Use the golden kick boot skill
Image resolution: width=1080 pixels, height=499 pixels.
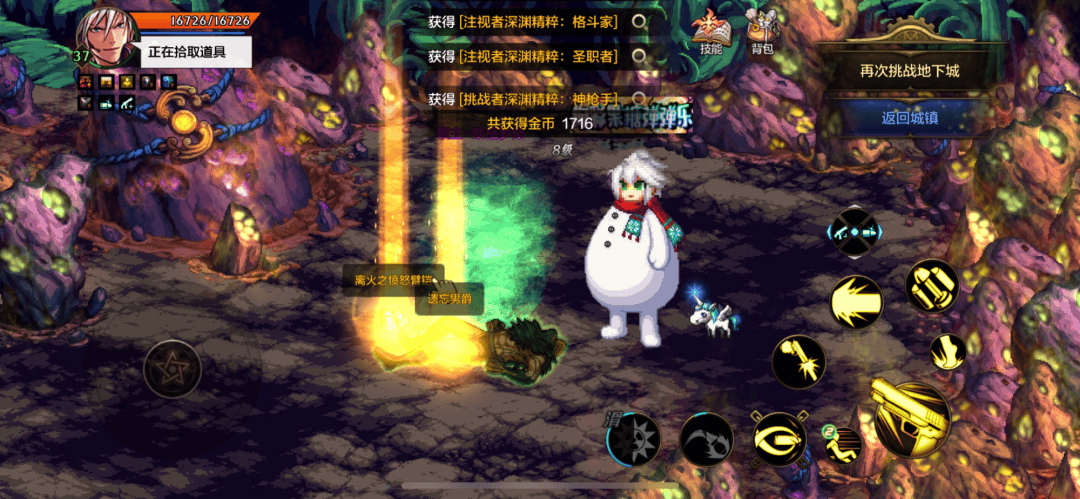click(946, 352)
